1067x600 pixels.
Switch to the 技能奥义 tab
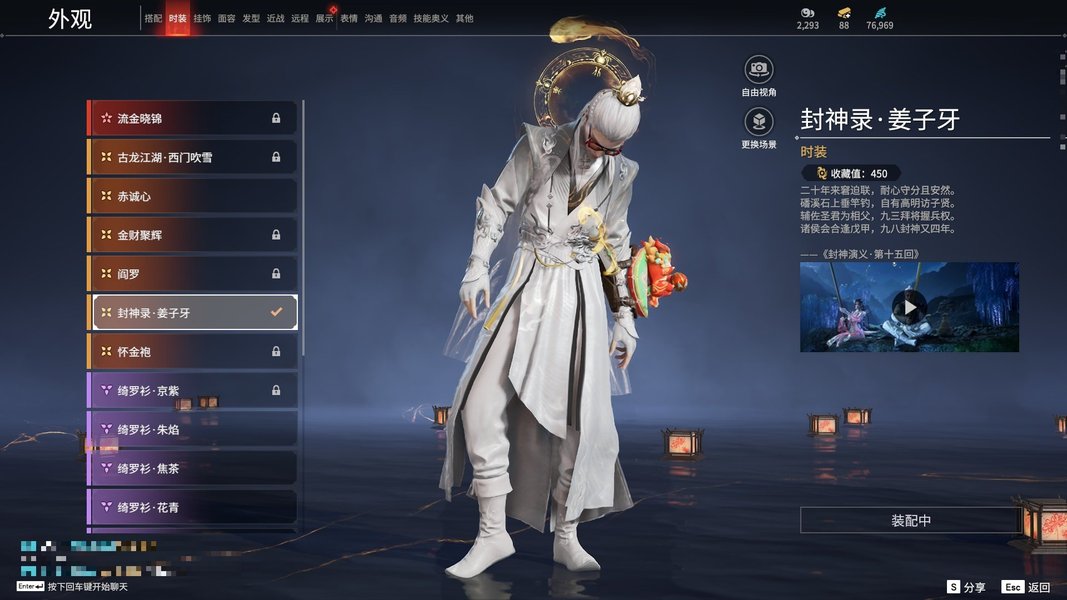(x=431, y=18)
